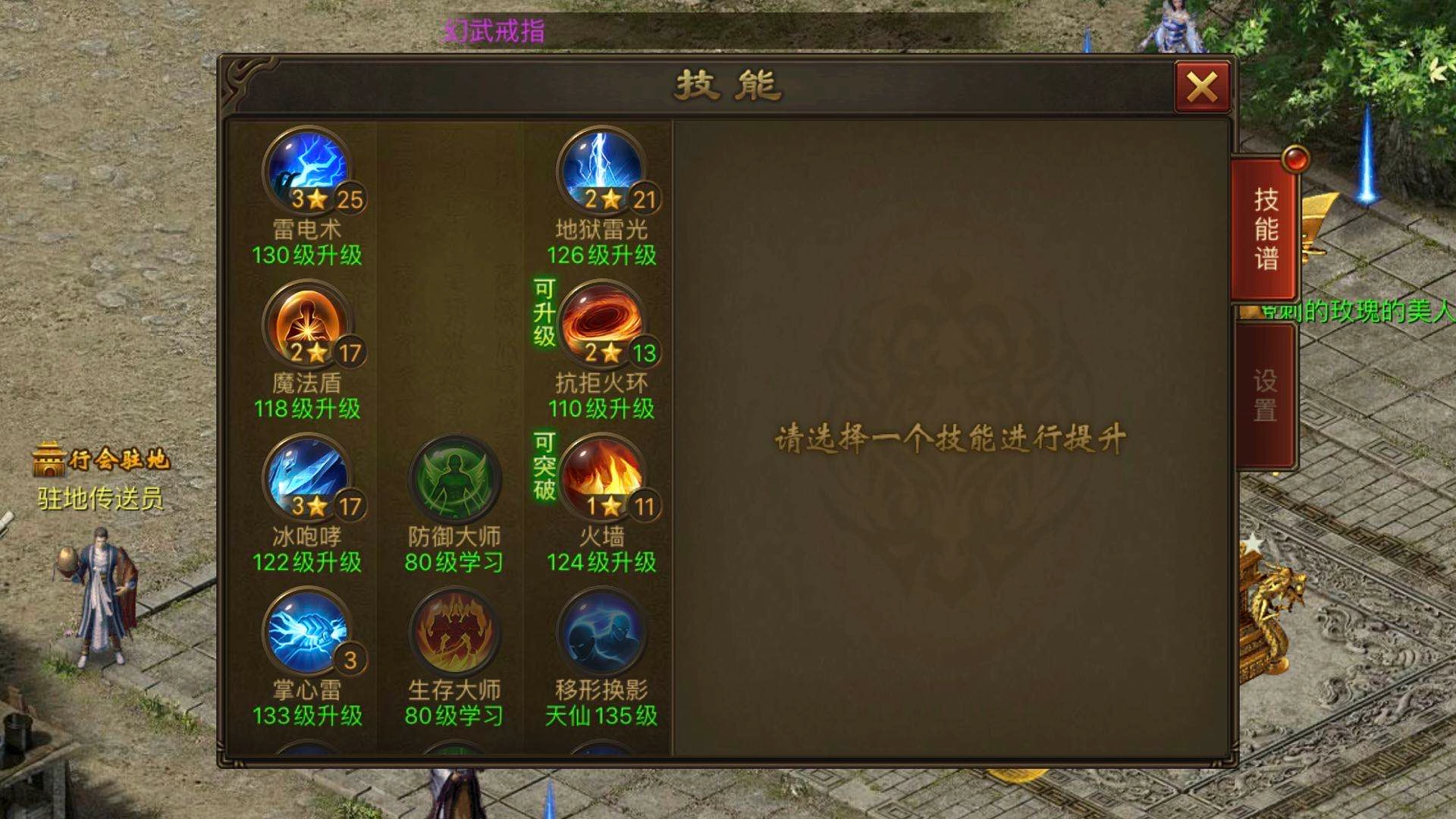Click 80级学习 under 防御大师

(455, 560)
